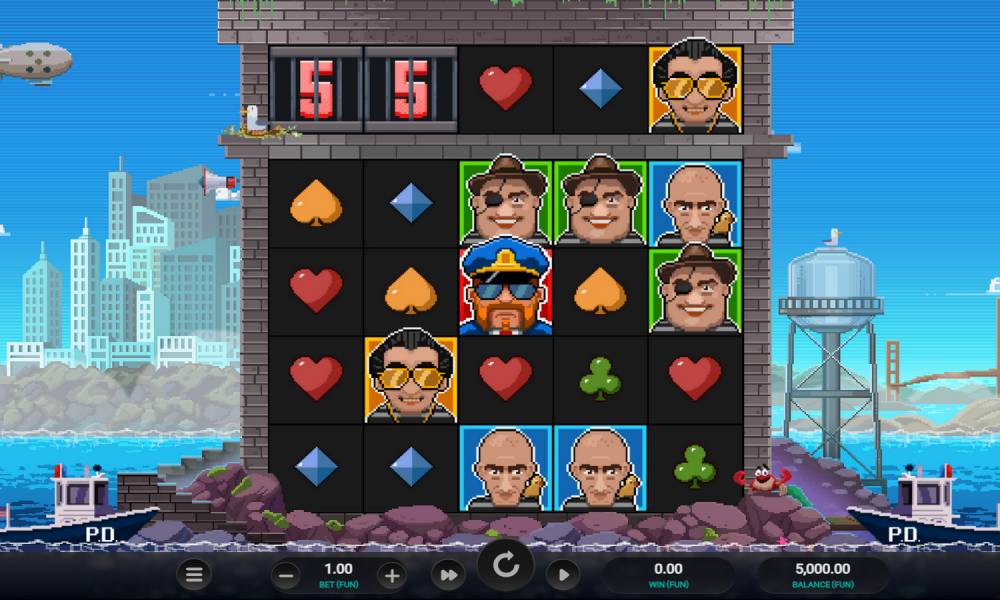
Task: Open the hamburger menu
Action: [194, 574]
